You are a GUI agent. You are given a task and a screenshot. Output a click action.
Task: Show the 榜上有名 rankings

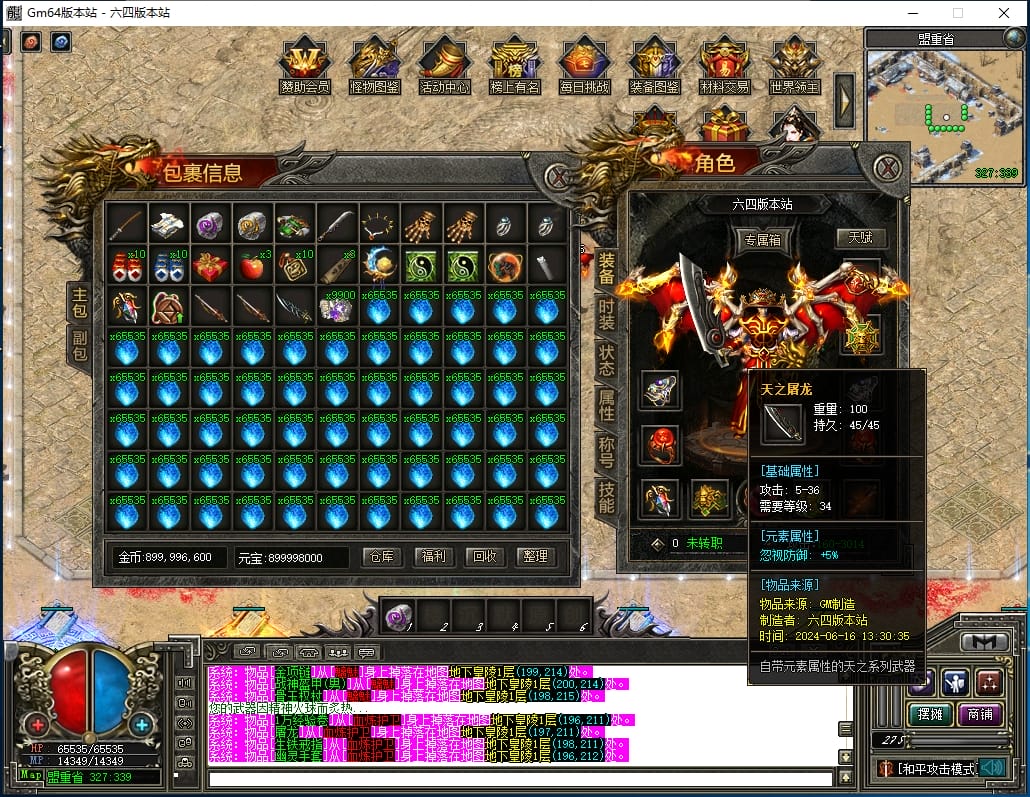click(x=515, y=66)
